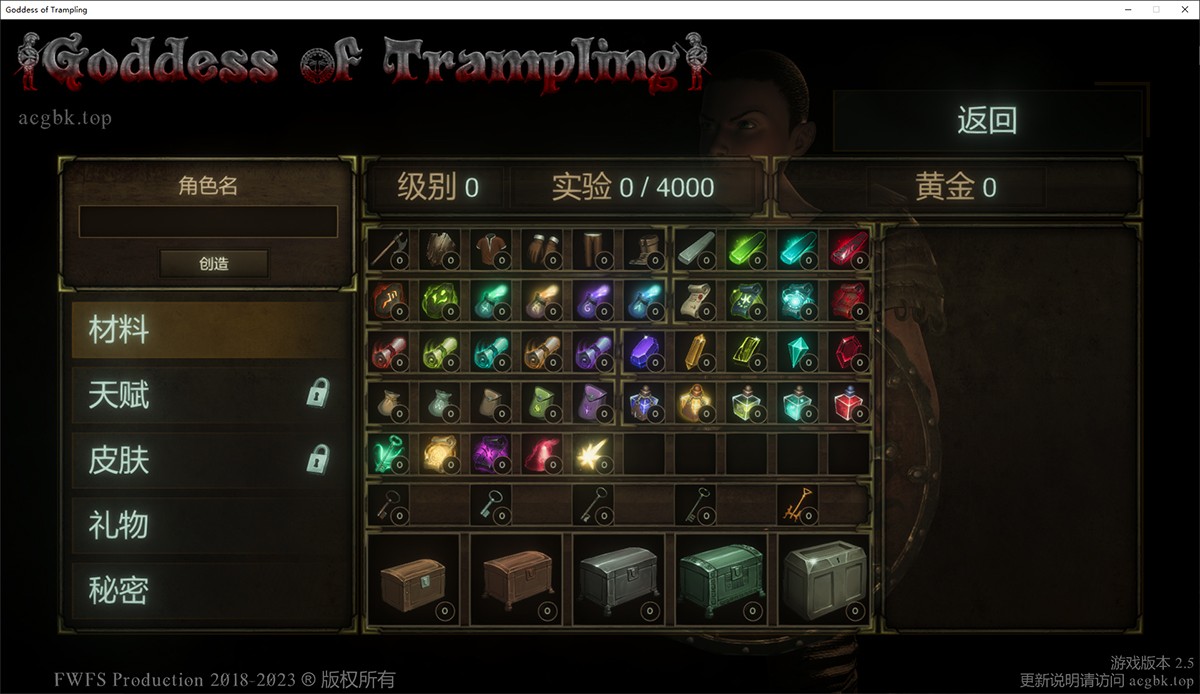Viewport: 1200px width, 694px height.
Task: Click the 返回 back button
Action: pyautogui.click(x=986, y=121)
